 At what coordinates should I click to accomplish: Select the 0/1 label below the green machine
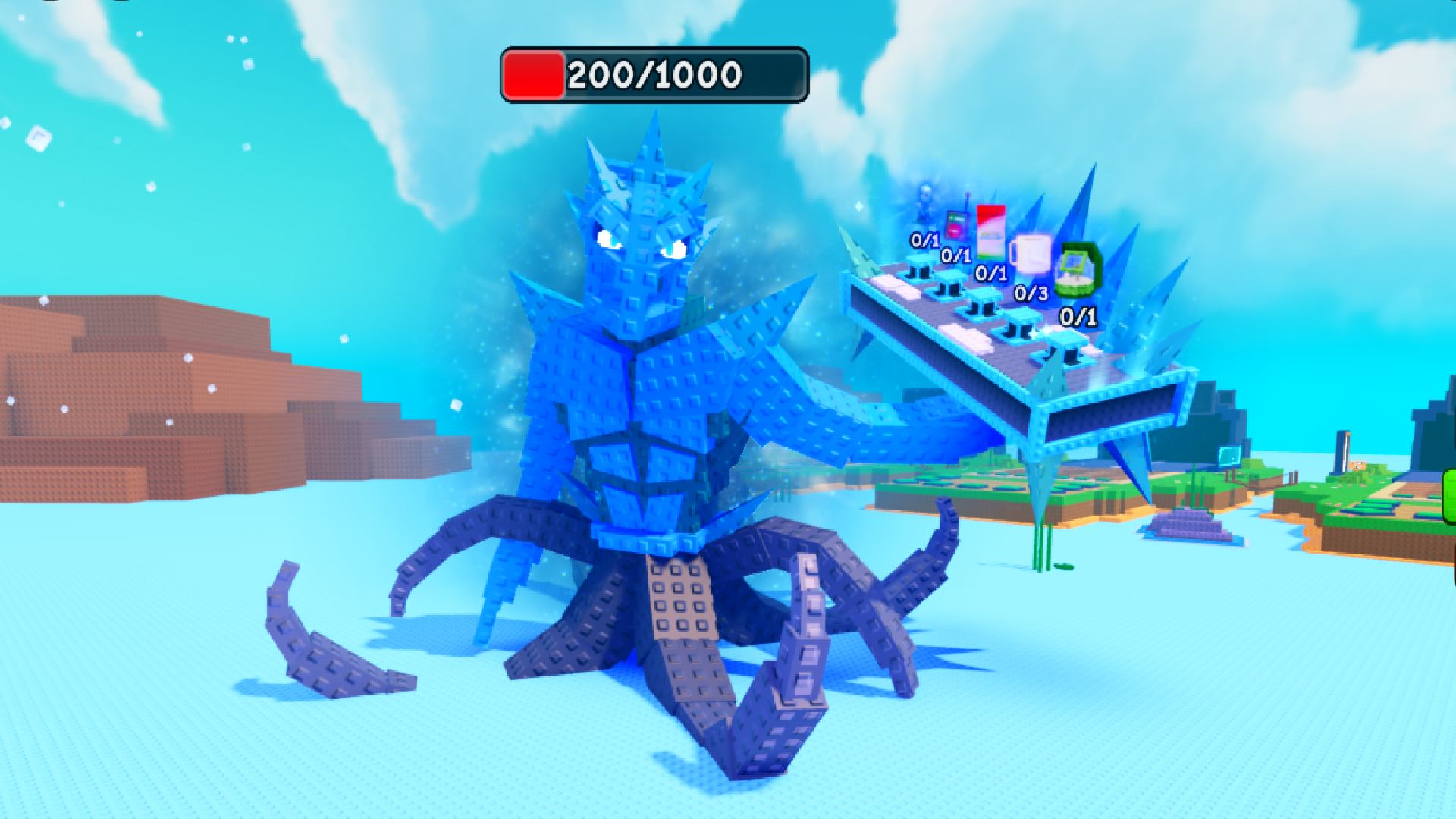pyautogui.click(x=1078, y=317)
